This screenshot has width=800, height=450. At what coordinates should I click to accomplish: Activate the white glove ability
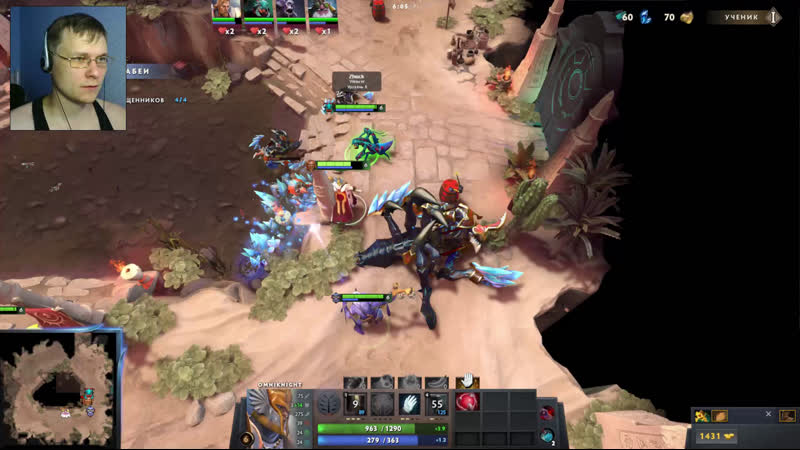point(409,403)
